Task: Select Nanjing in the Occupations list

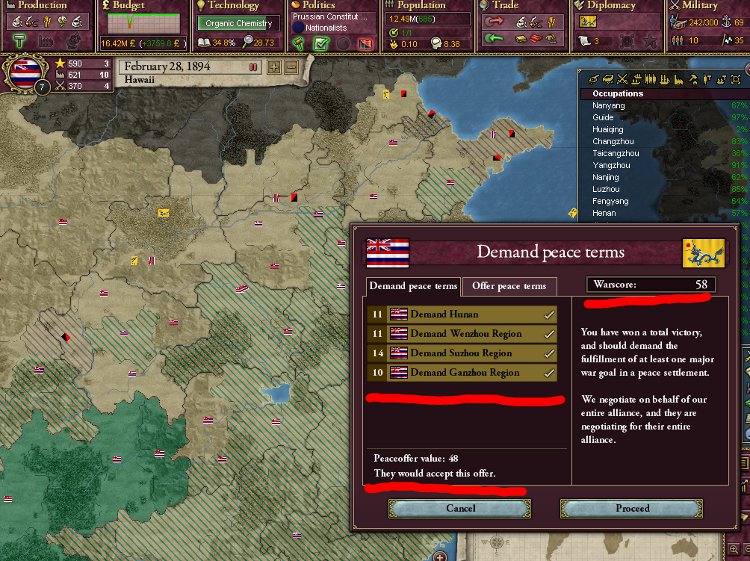Action: tap(606, 177)
